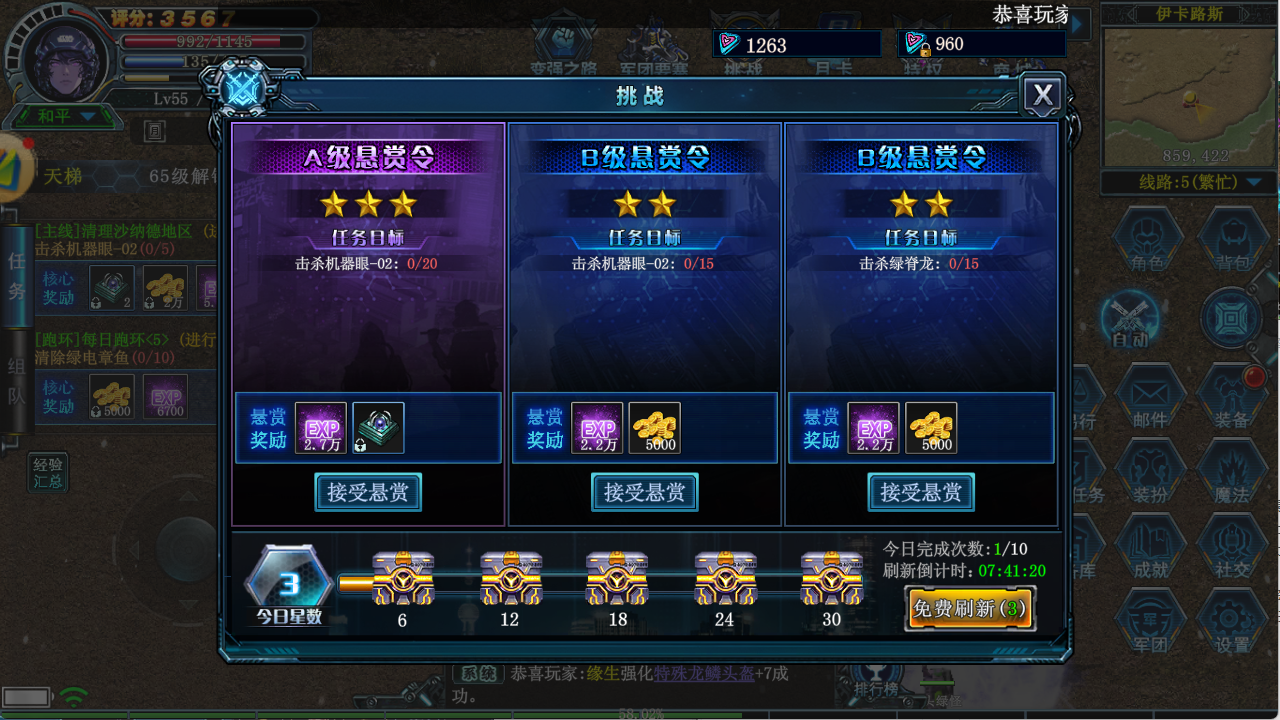Open the 和平 peace mode dropdown
The image size is (1280, 720).
pyautogui.click(x=65, y=115)
